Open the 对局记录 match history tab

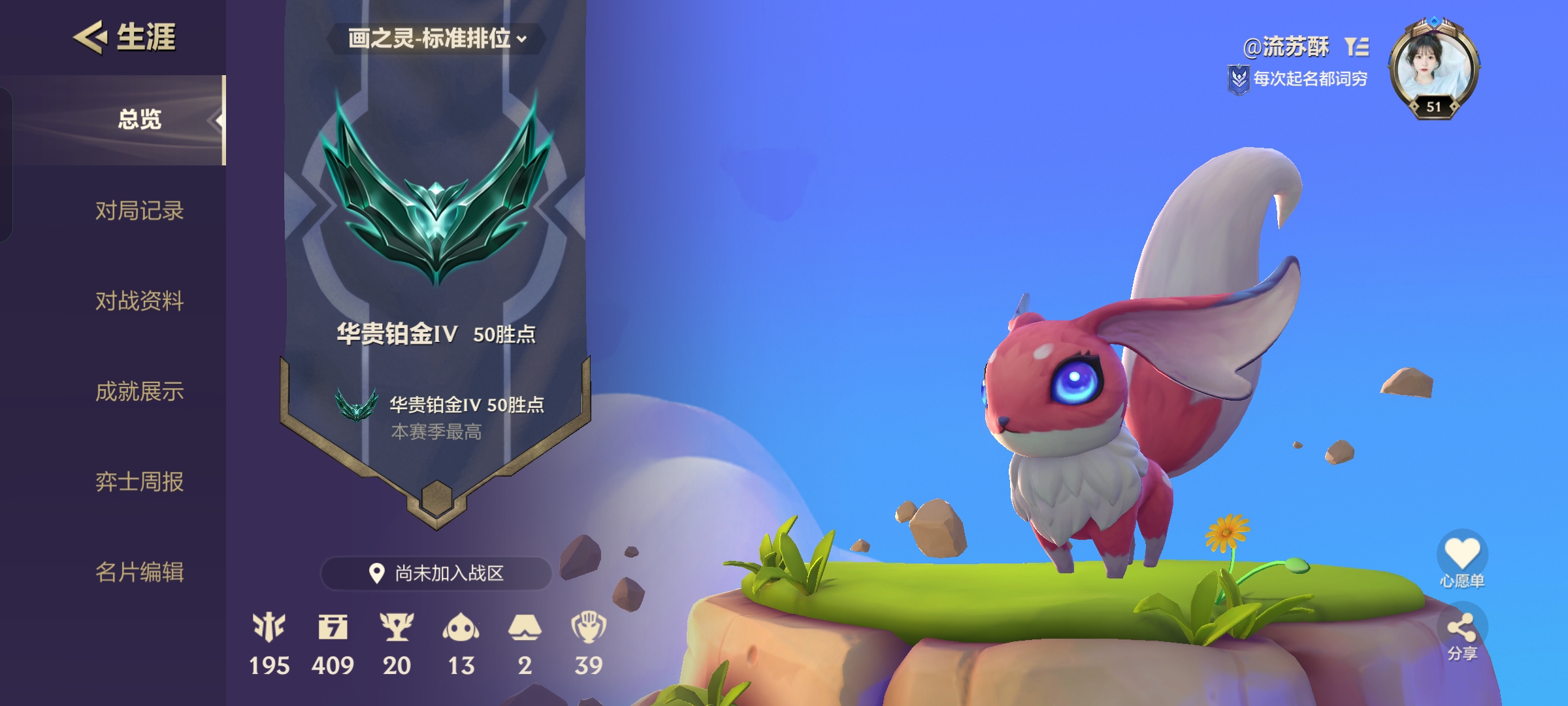(139, 210)
